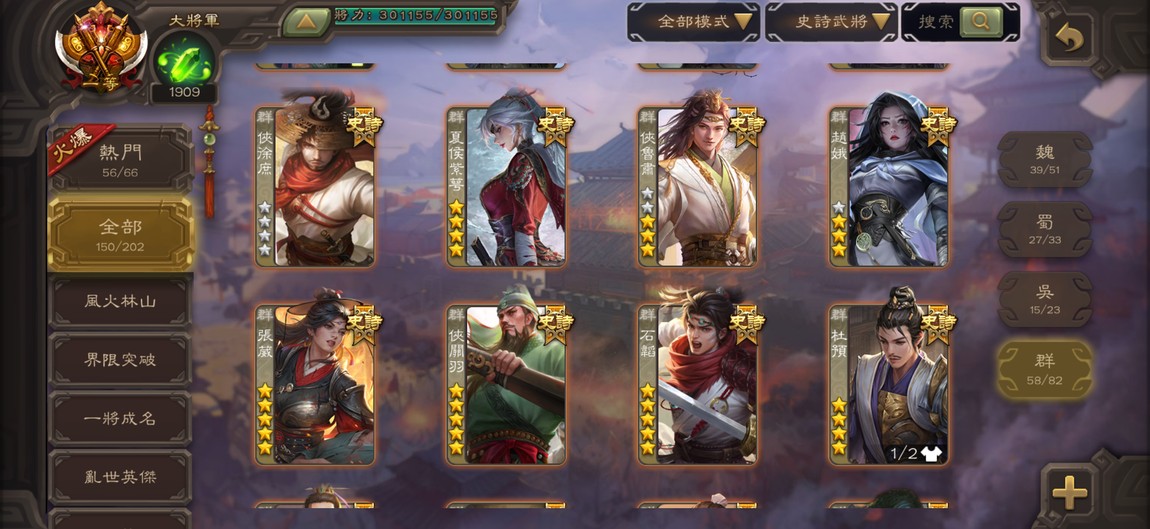This screenshot has height=529, width=1150.
Task: Click the golden plus button
Action: (x=1069, y=492)
